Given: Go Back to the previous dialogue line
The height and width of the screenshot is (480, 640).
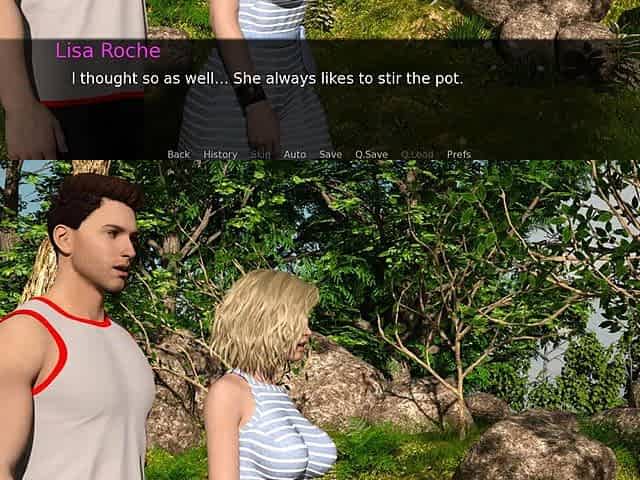Looking at the screenshot, I should 178,155.
